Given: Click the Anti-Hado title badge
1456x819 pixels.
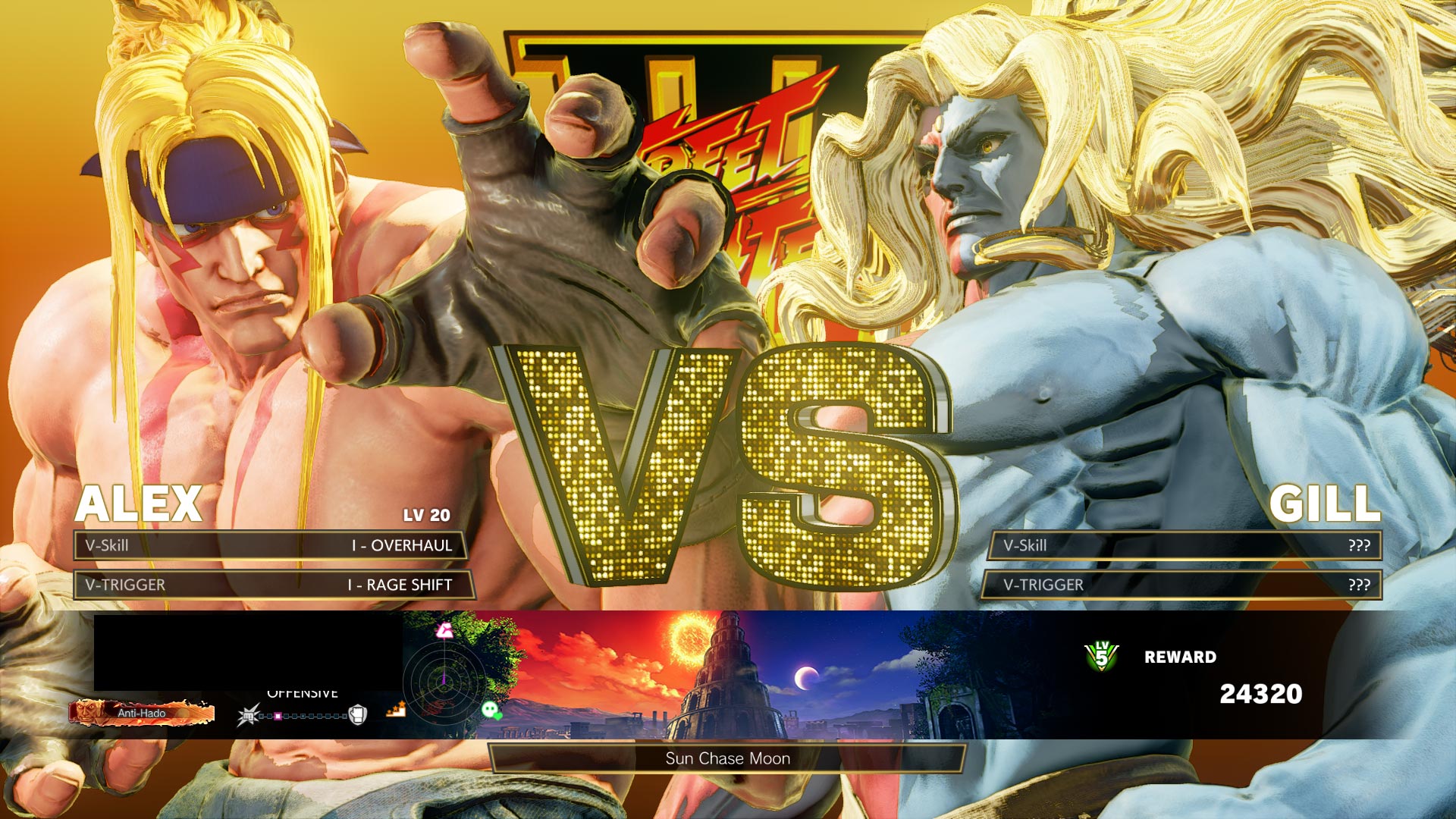Looking at the screenshot, I should (142, 713).
